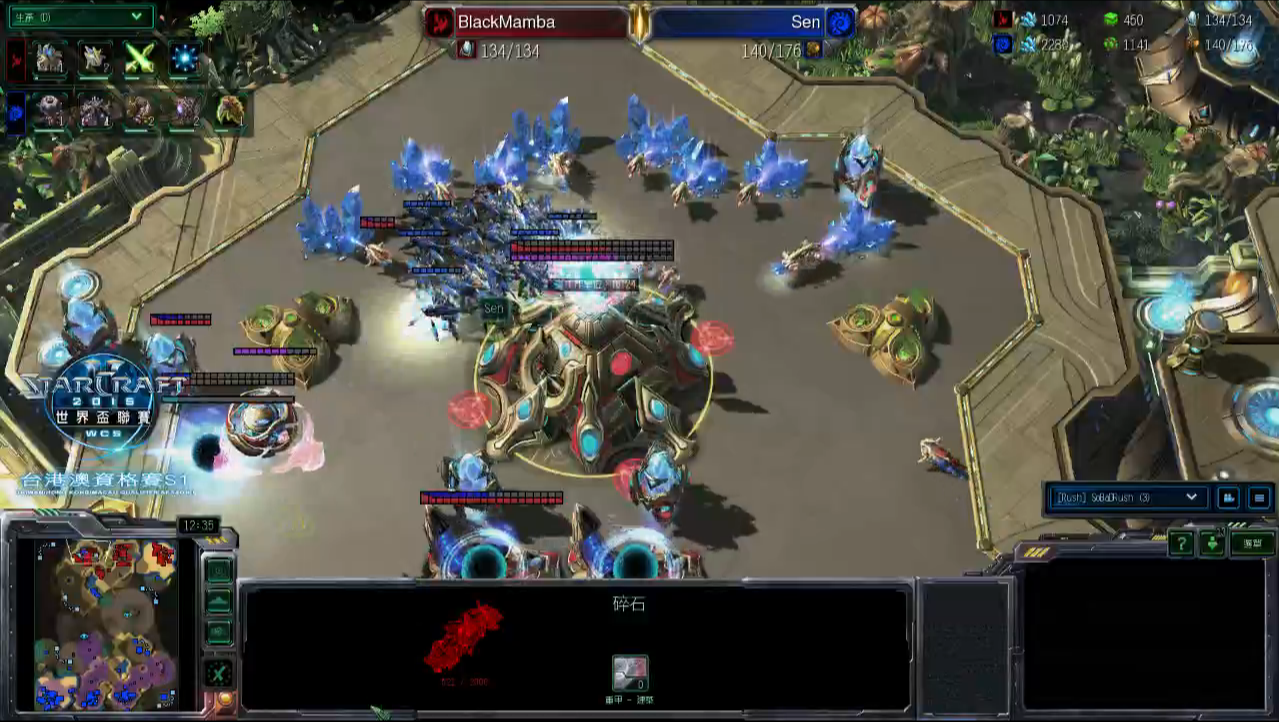Click the green down-arrow button beside help
This screenshot has height=722, width=1279.
(x=1212, y=543)
